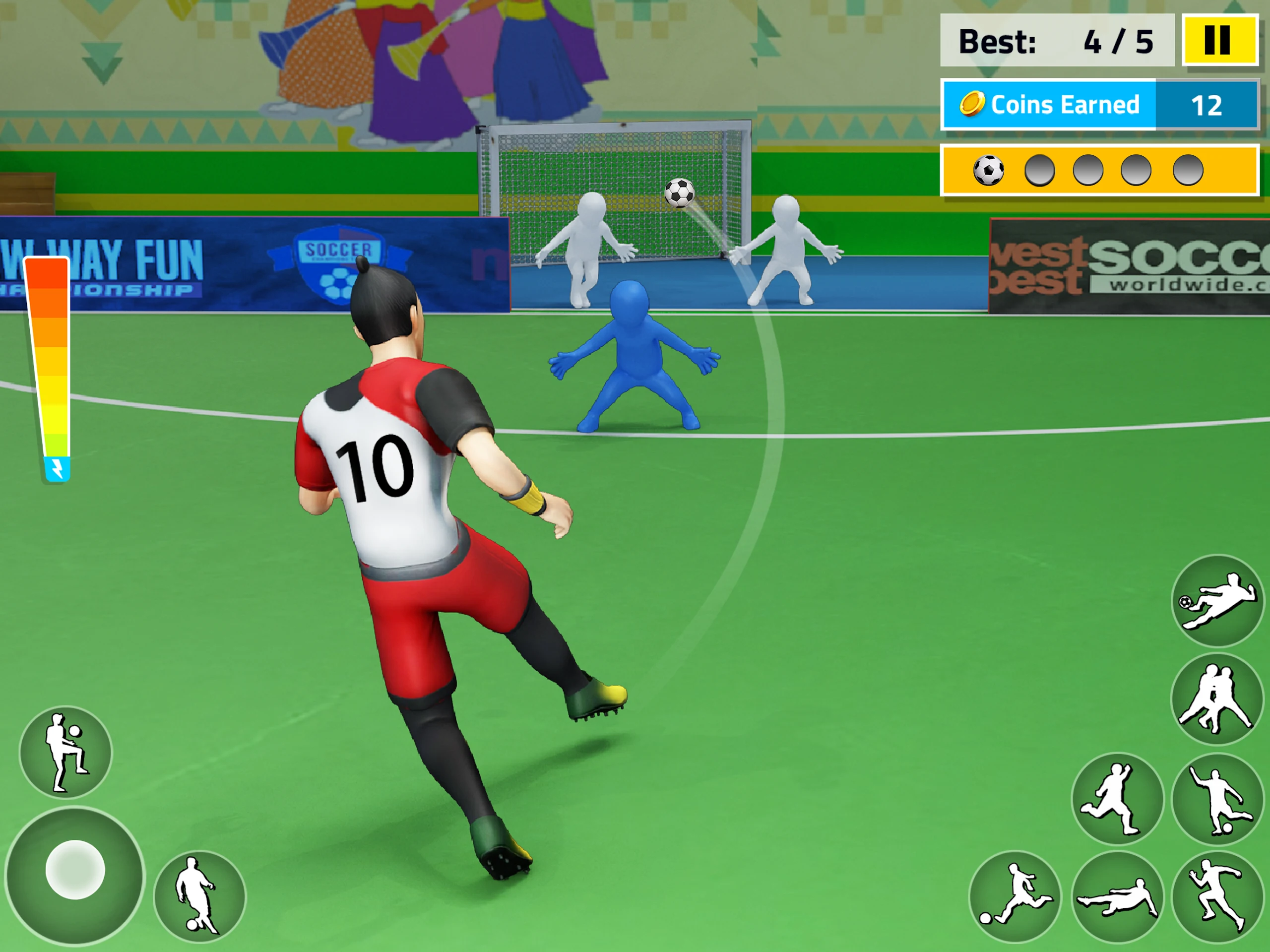Shoot using the running kick-ball button
The width and height of the screenshot is (1270, 952).
point(1015,896)
